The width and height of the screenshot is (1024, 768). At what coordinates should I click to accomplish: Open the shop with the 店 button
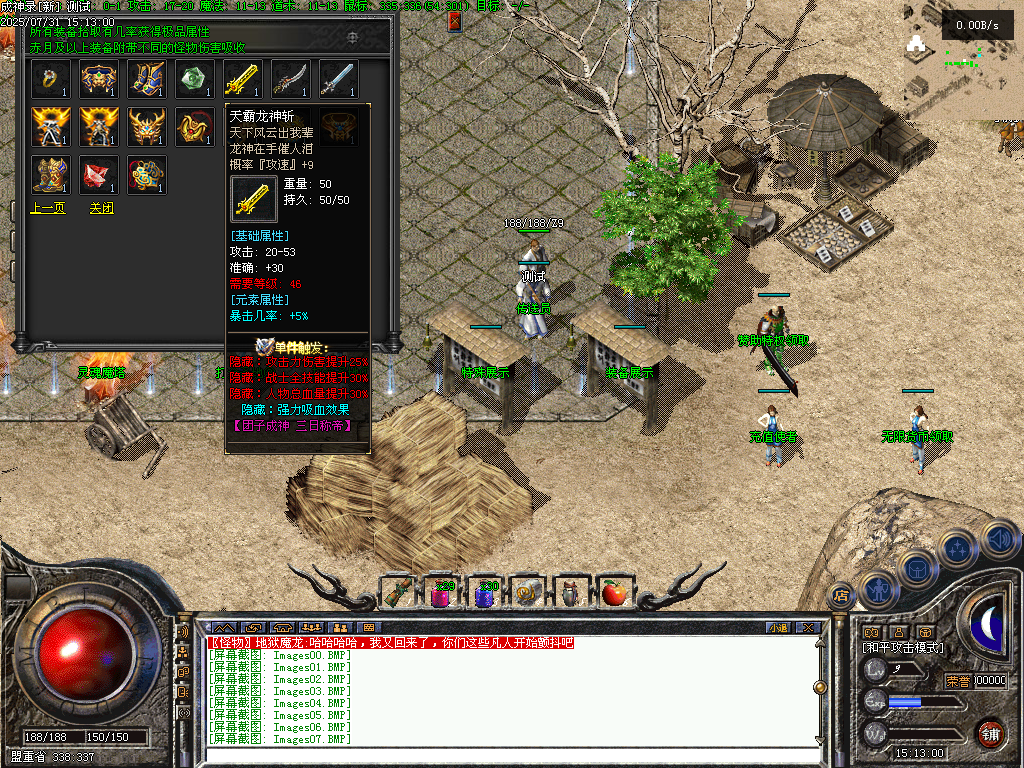click(x=841, y=594)
